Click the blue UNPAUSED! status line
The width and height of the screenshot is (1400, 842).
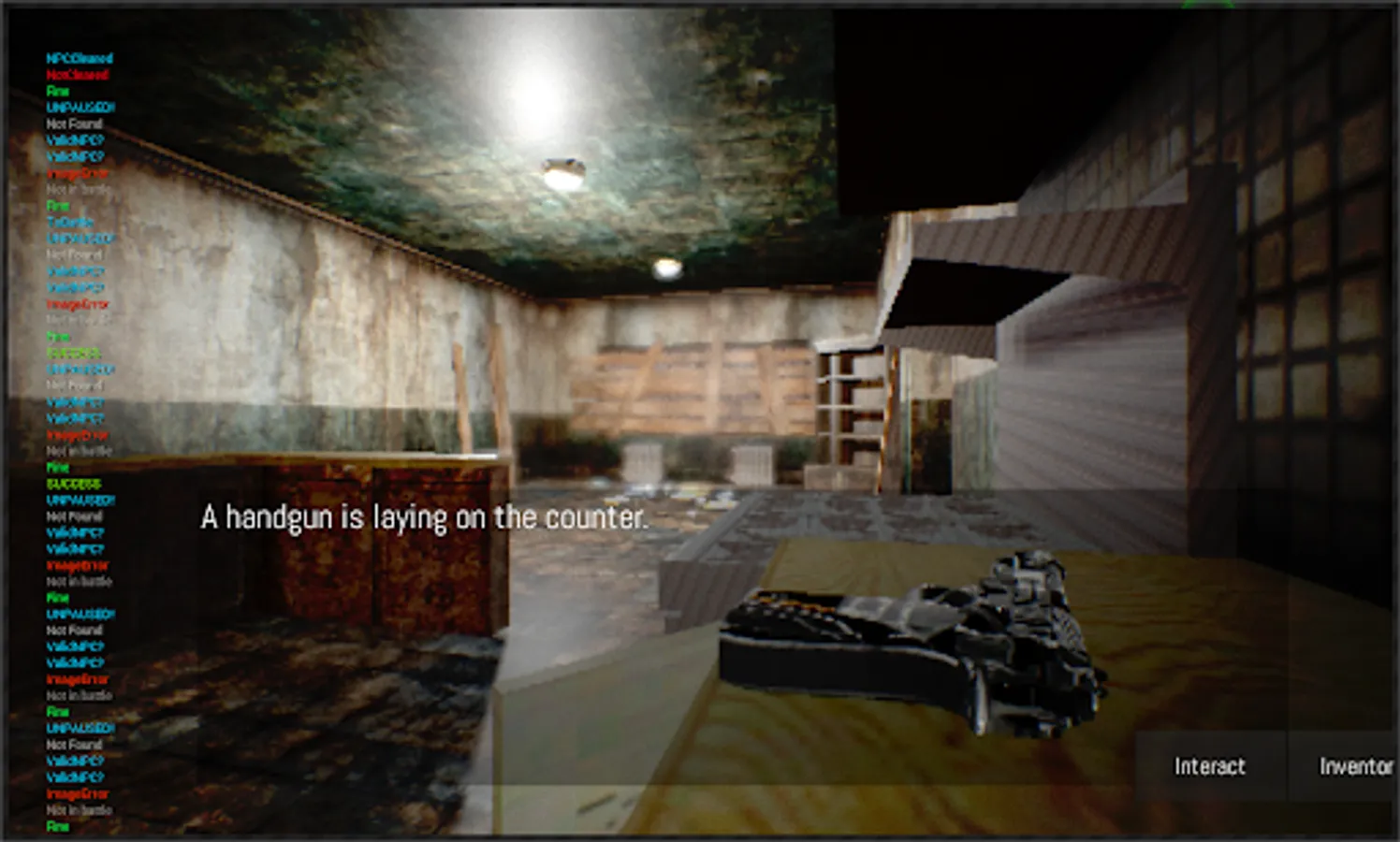pyautogui.click(x=79, y=106)
